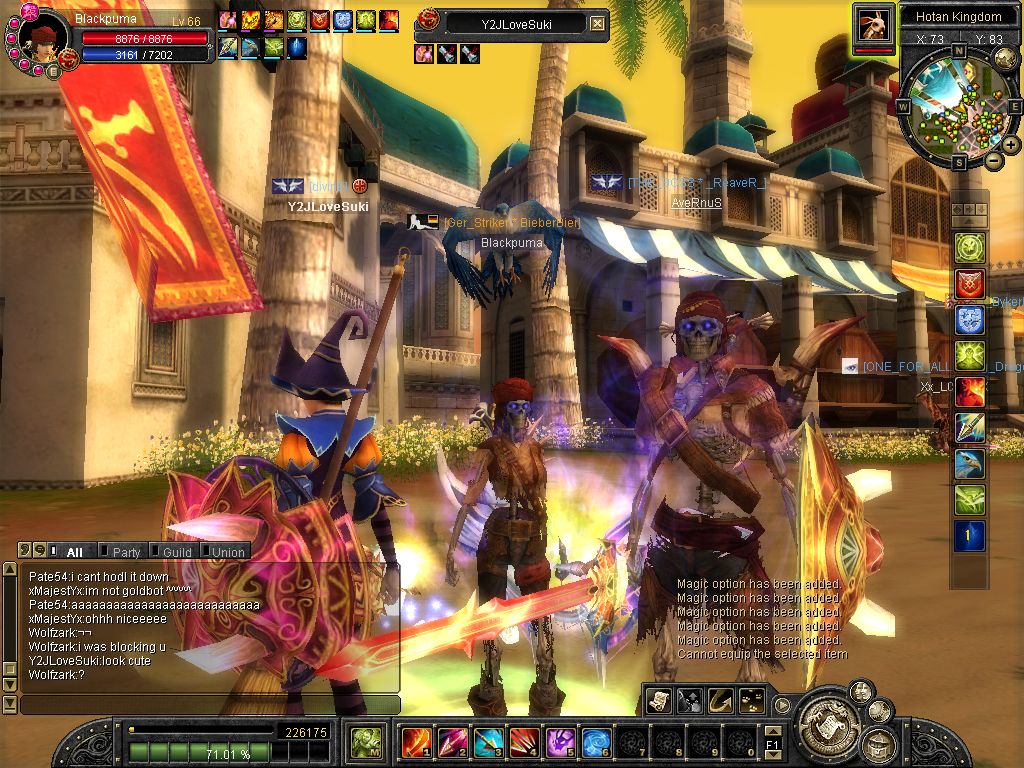Use the purple arrow skill in slot 2
Image resolution: width=1024 pixels, height=768 pixels.
[x=452, y=742]
